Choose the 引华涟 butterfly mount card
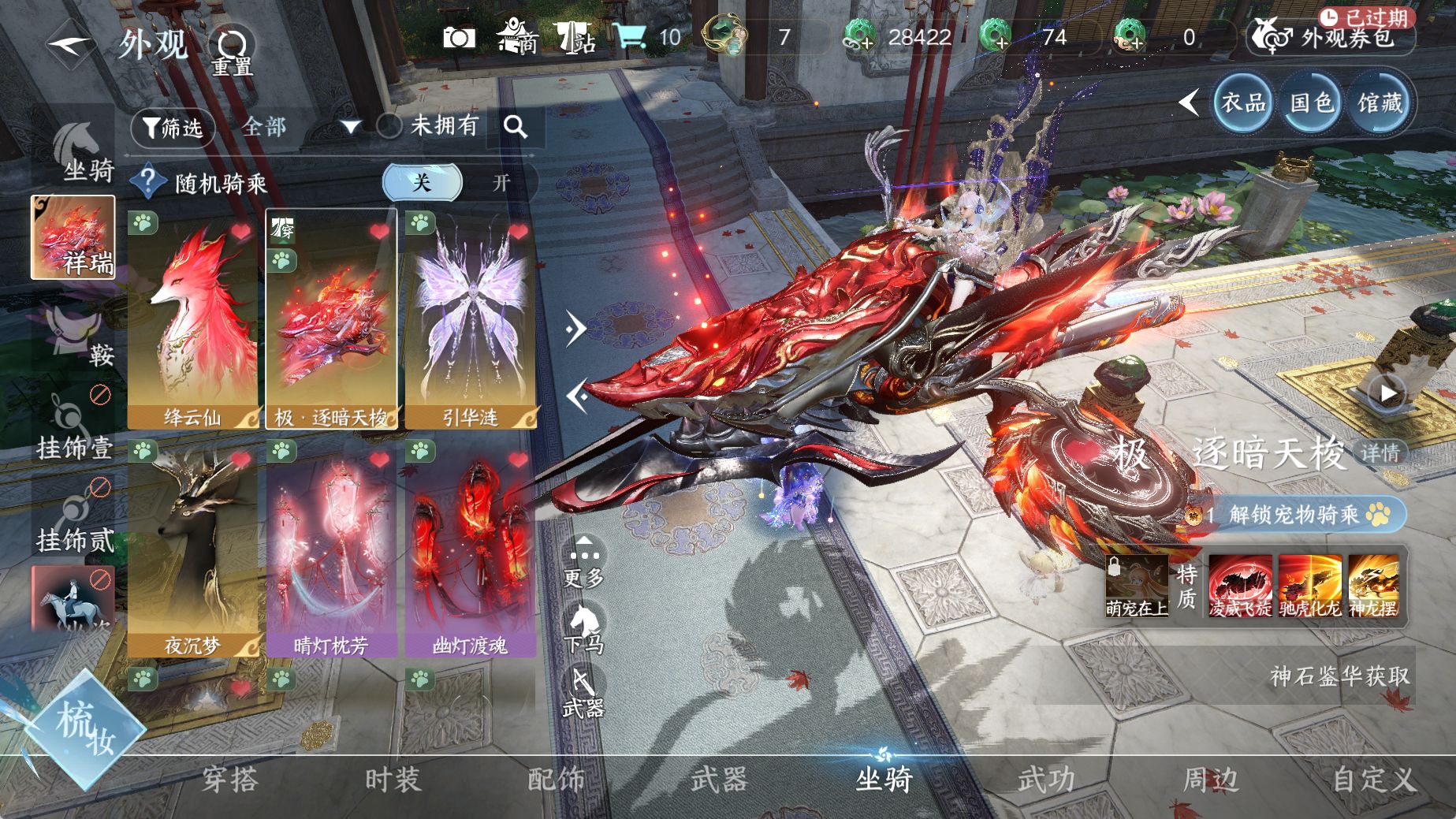The image size is (1456, 819). [x=471, y=319]
